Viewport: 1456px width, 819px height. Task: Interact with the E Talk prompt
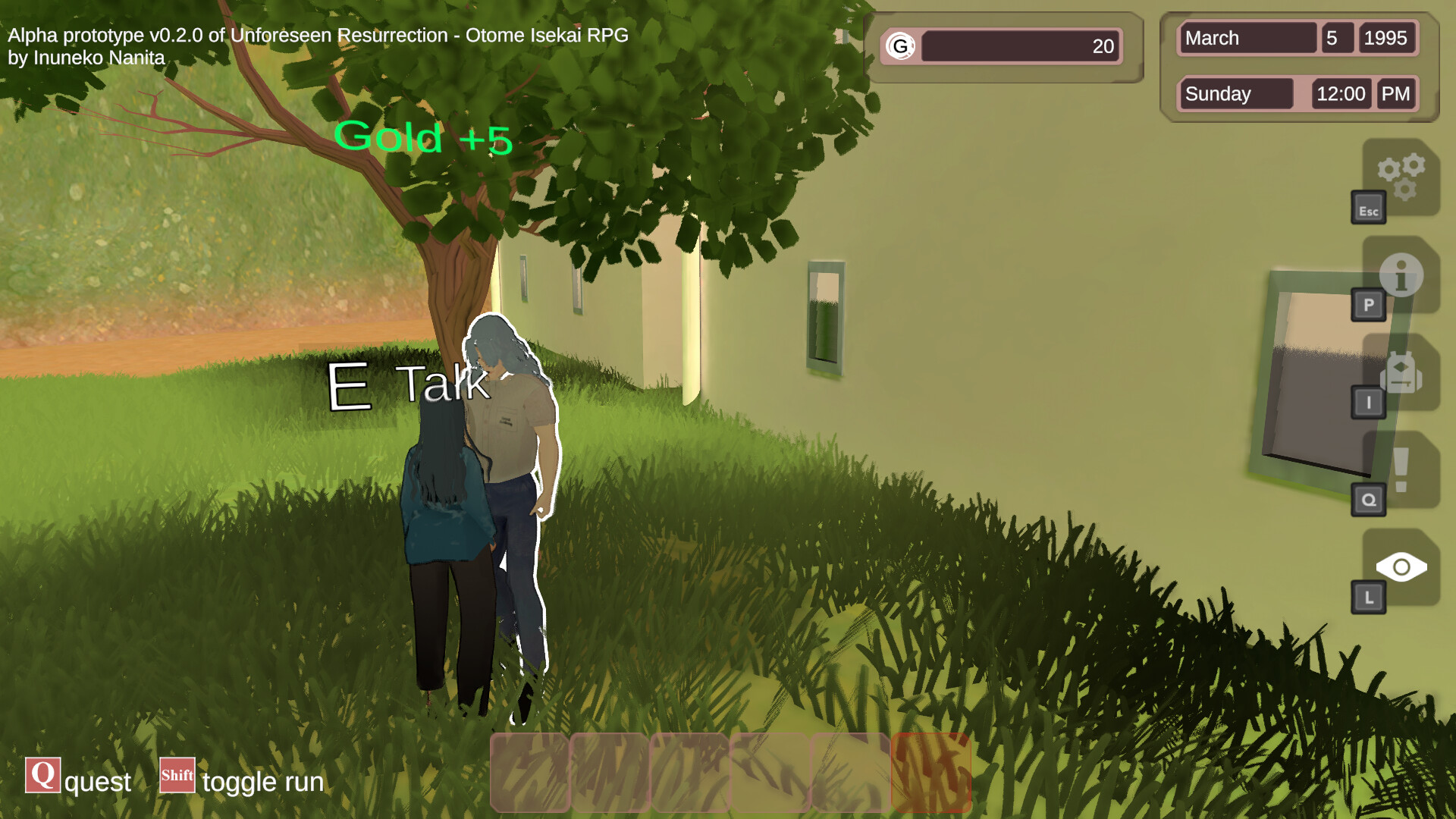click(x=406, y=387)
